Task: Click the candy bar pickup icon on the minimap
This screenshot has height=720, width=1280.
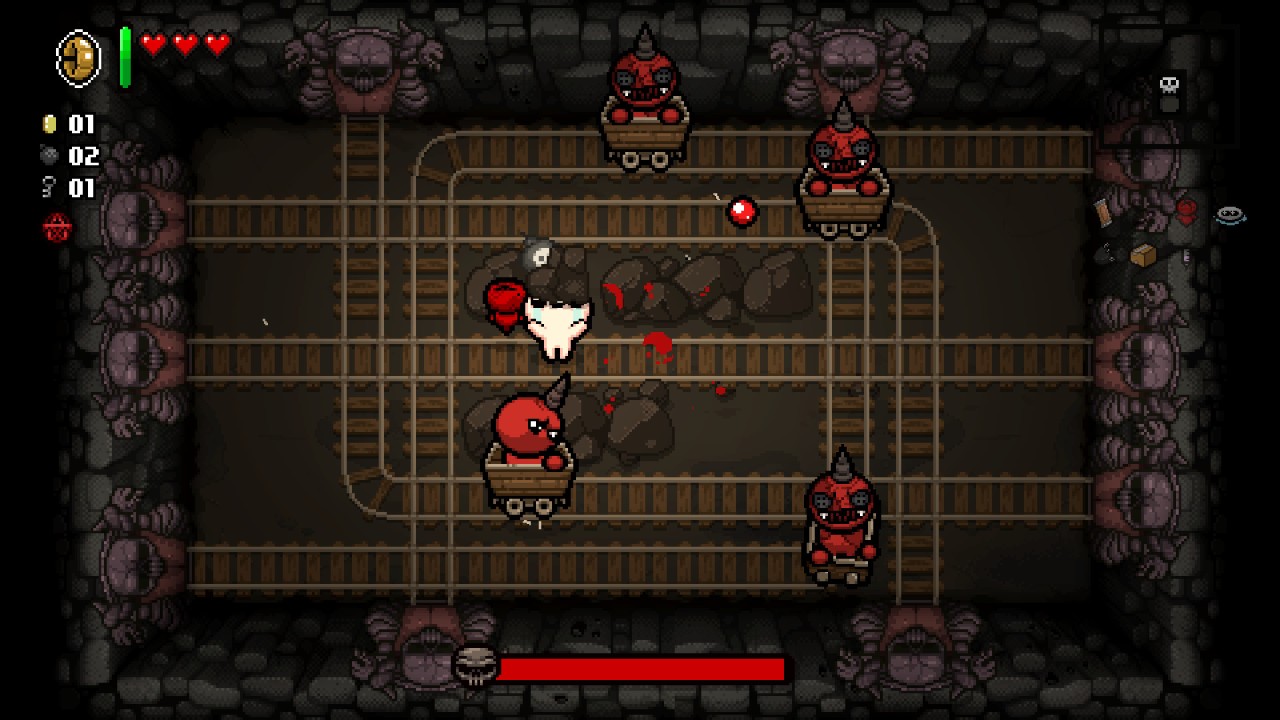Action: [x=1104, y=213]
